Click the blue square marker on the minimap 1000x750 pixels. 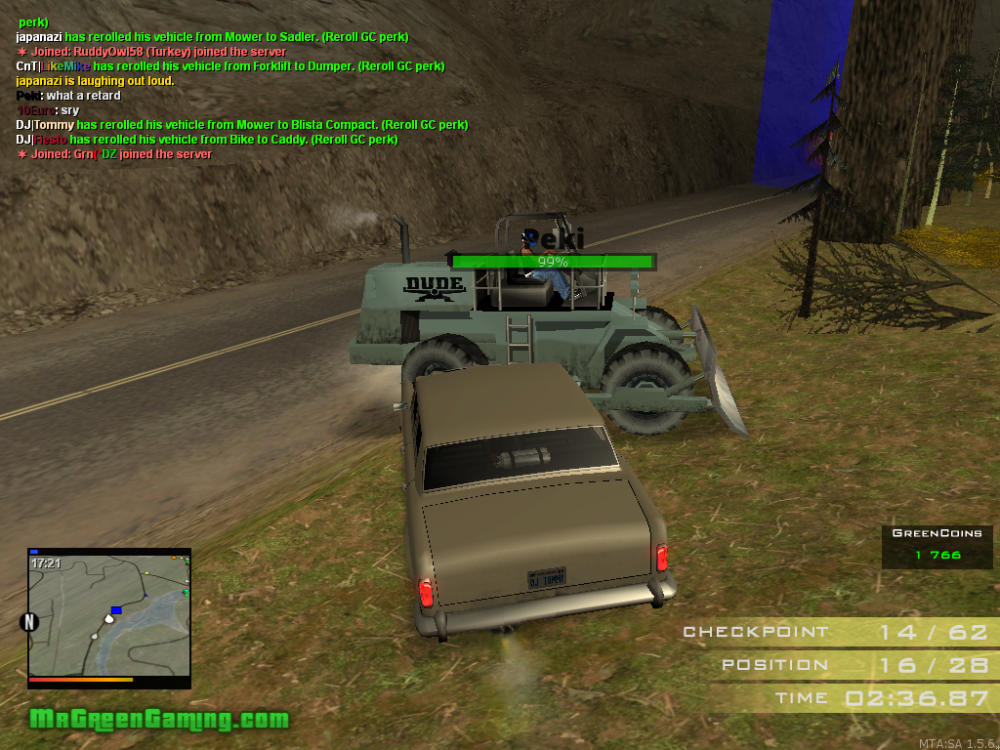click(117, 609)
